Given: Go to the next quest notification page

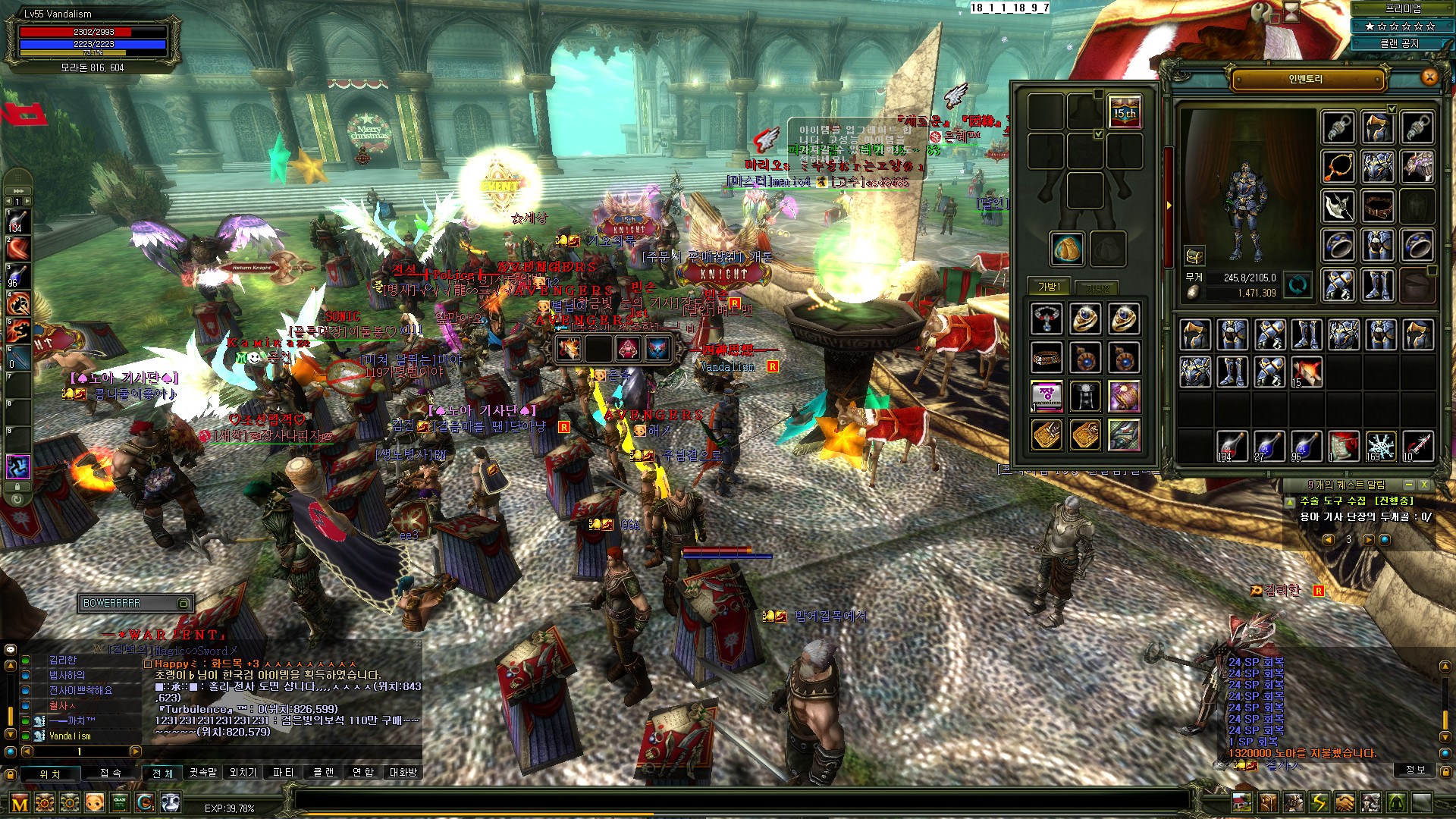Looking at the screenshot, I should 1367,540.
